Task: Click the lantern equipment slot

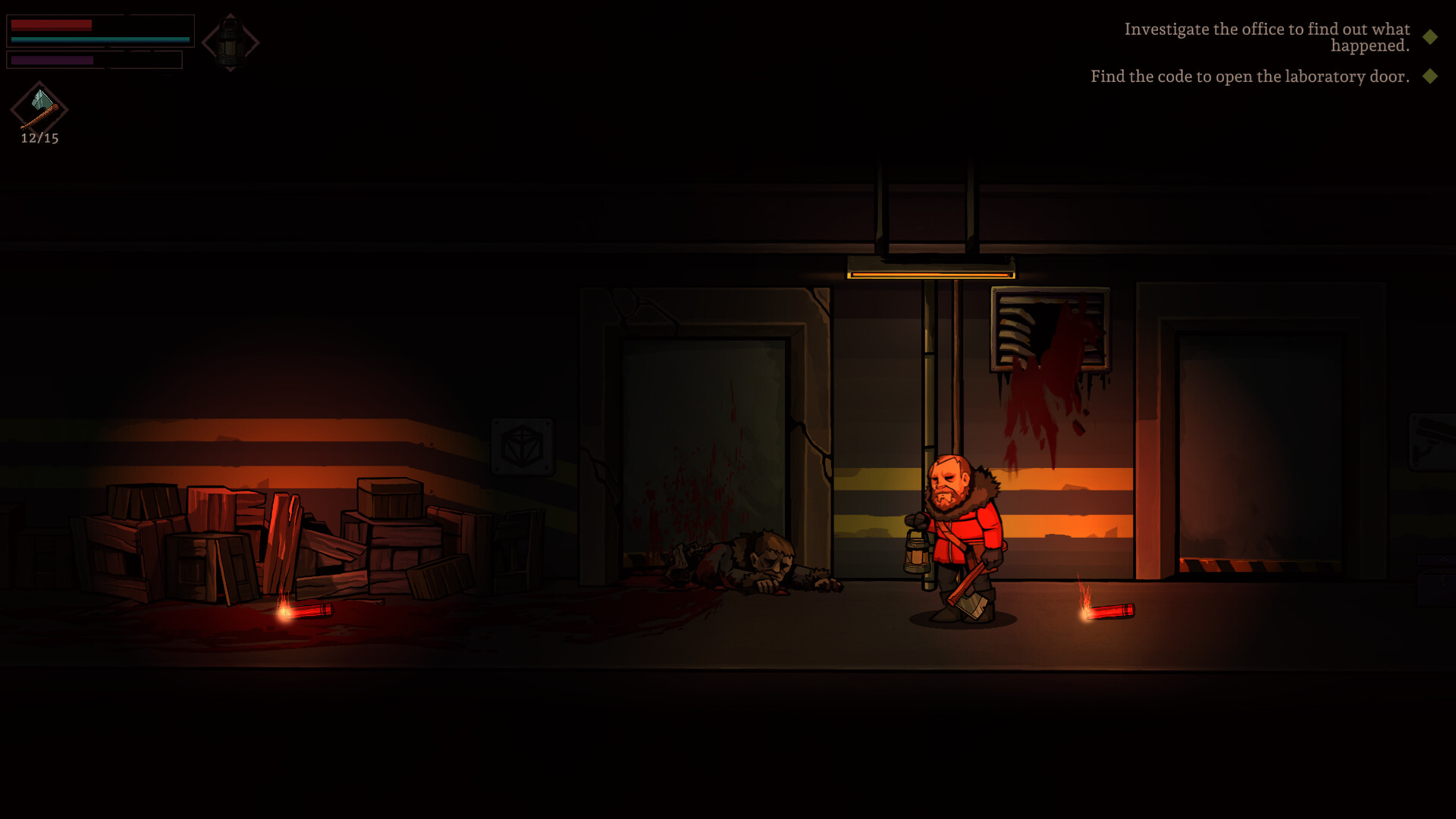Action: coord(230,42)
